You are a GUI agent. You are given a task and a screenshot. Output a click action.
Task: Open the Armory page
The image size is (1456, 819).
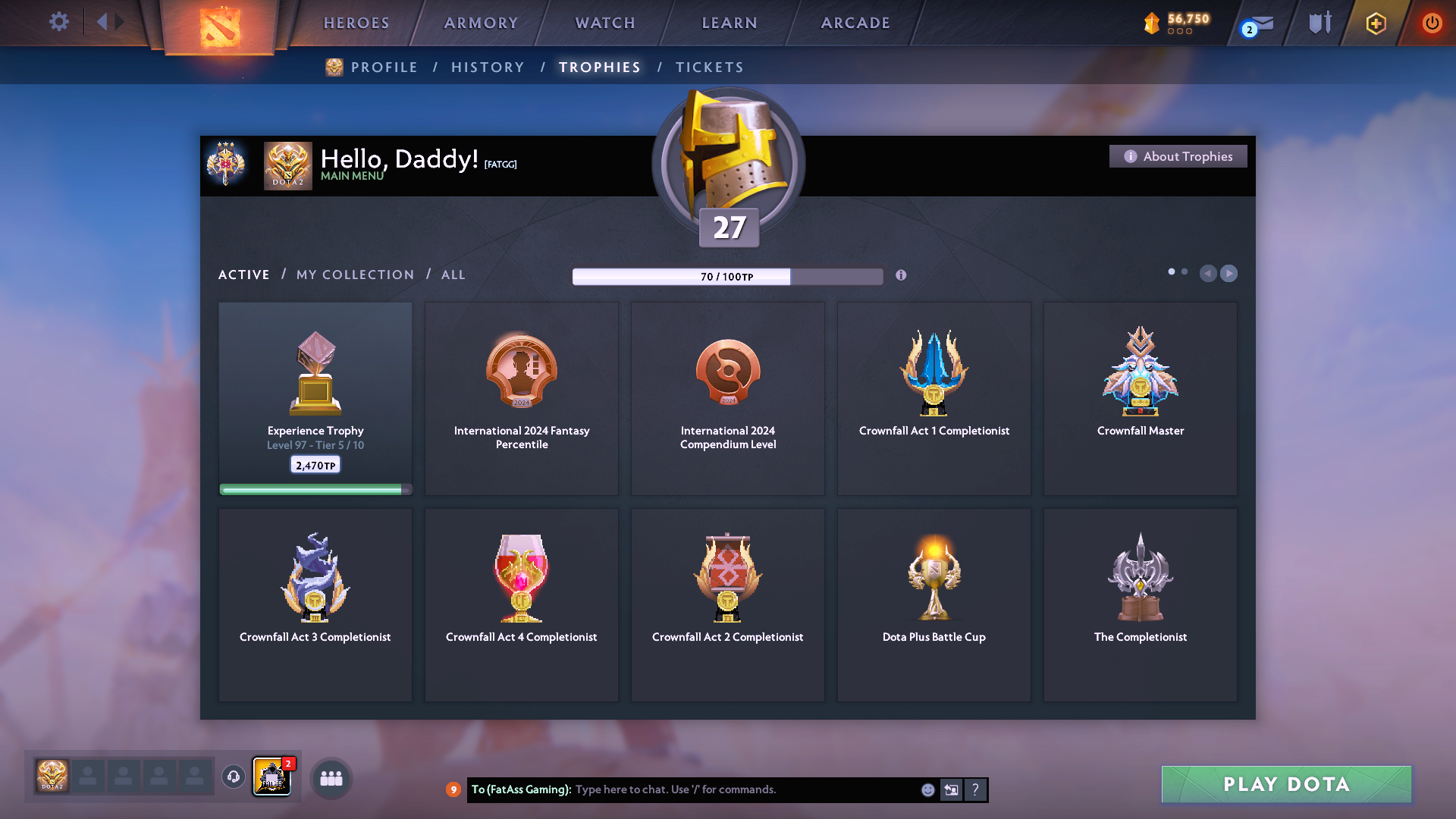[x=481, y=23]
